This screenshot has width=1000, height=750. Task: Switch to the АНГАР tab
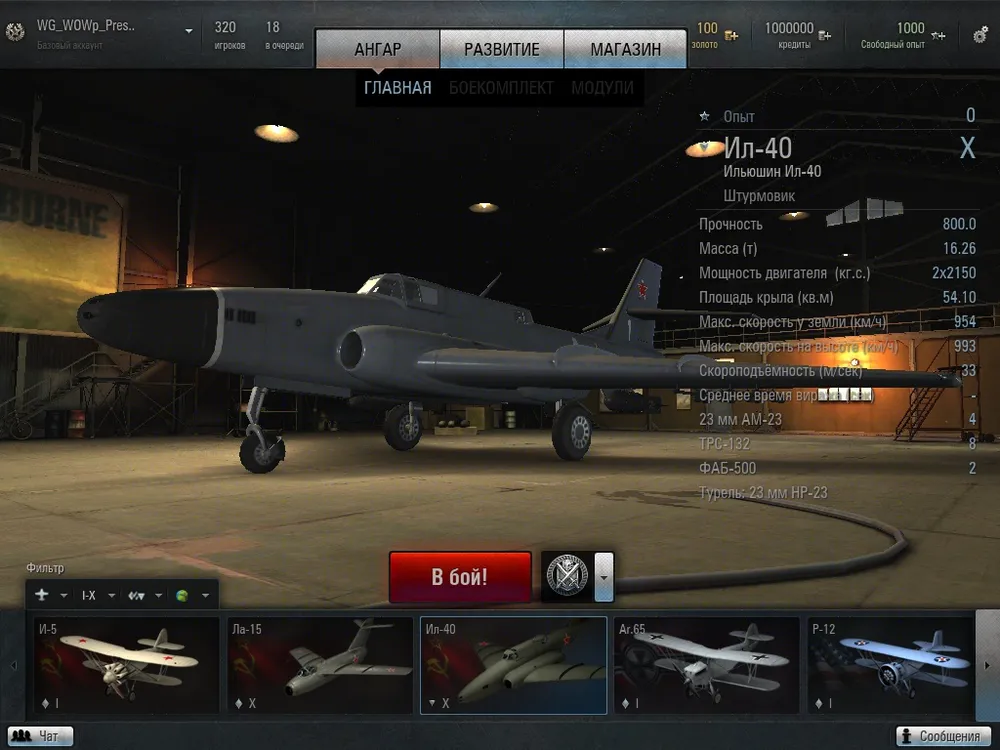pyautogui.click(x=377, y=49)
